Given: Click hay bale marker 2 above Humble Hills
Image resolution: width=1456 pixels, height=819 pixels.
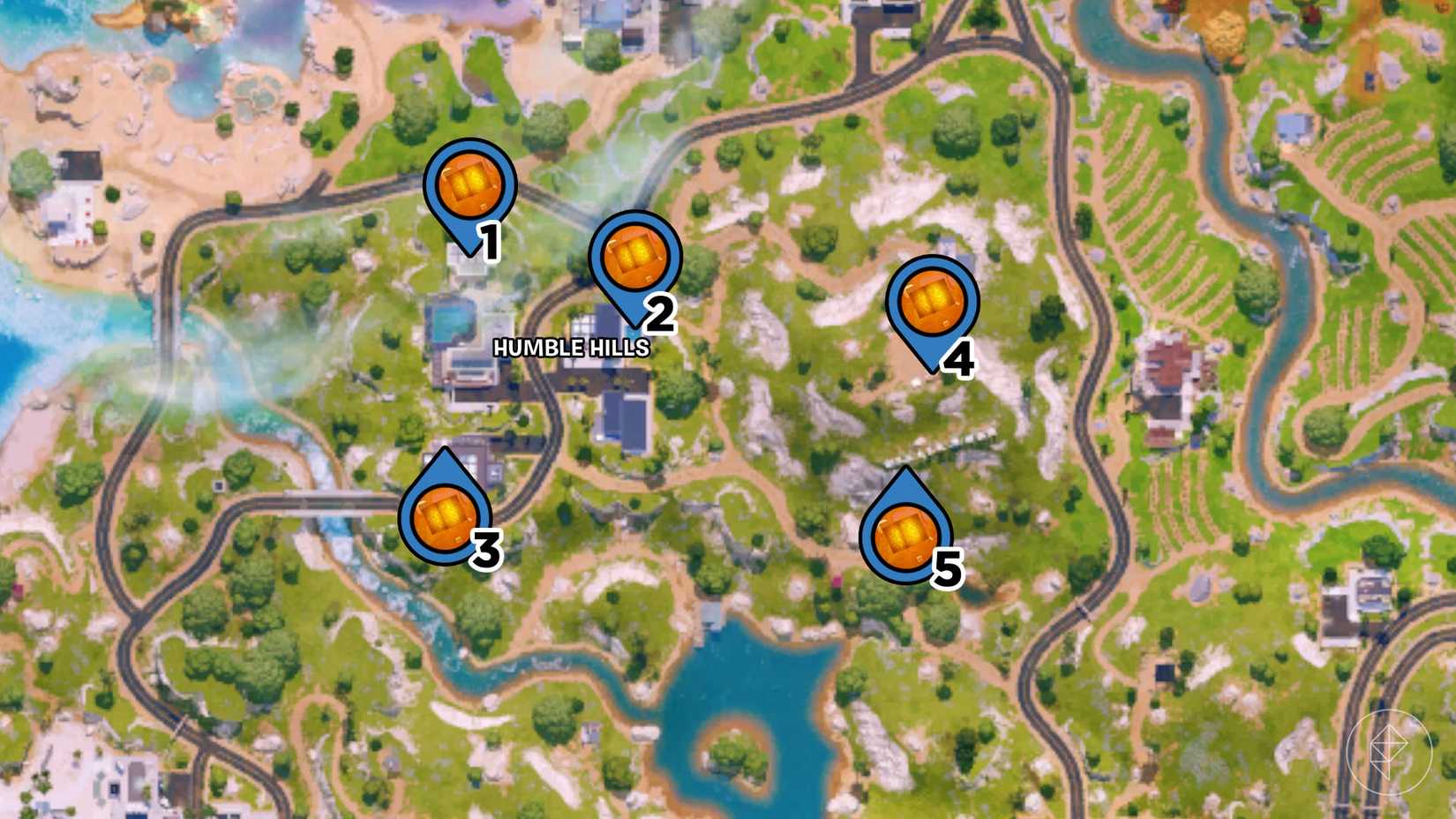Looking at the screenshot, I should pos(635,256).
